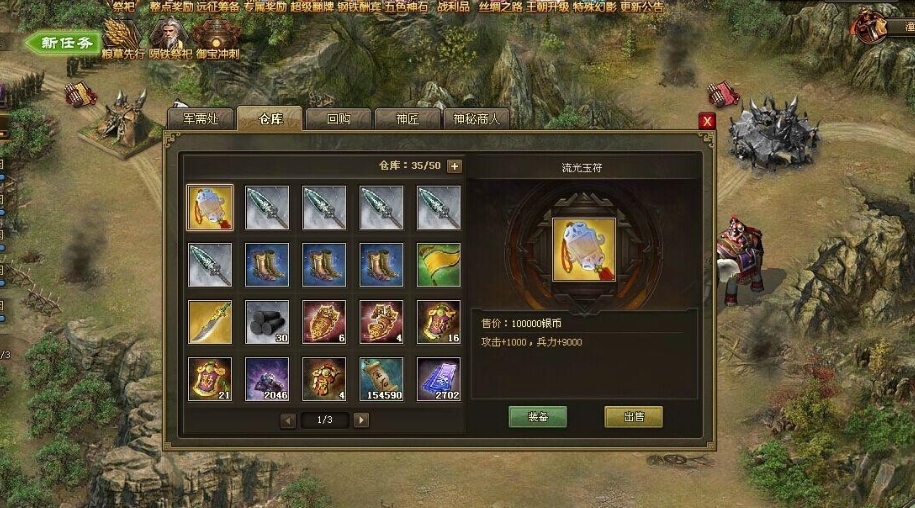Select the green banner flag item
Viewport: 915px width, 508px height.
coord(439,265)
